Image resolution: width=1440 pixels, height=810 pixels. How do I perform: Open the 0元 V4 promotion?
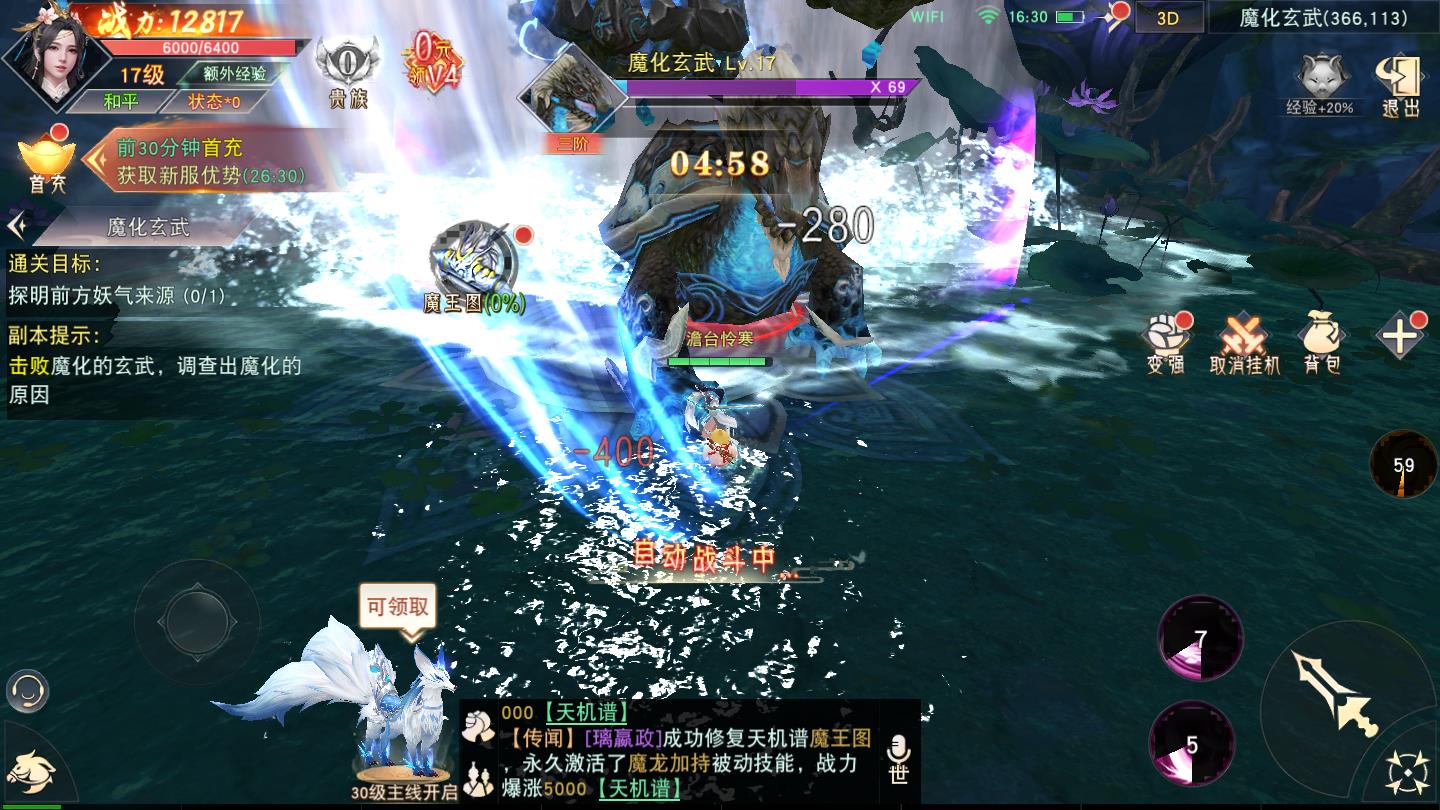coord(430,62)
